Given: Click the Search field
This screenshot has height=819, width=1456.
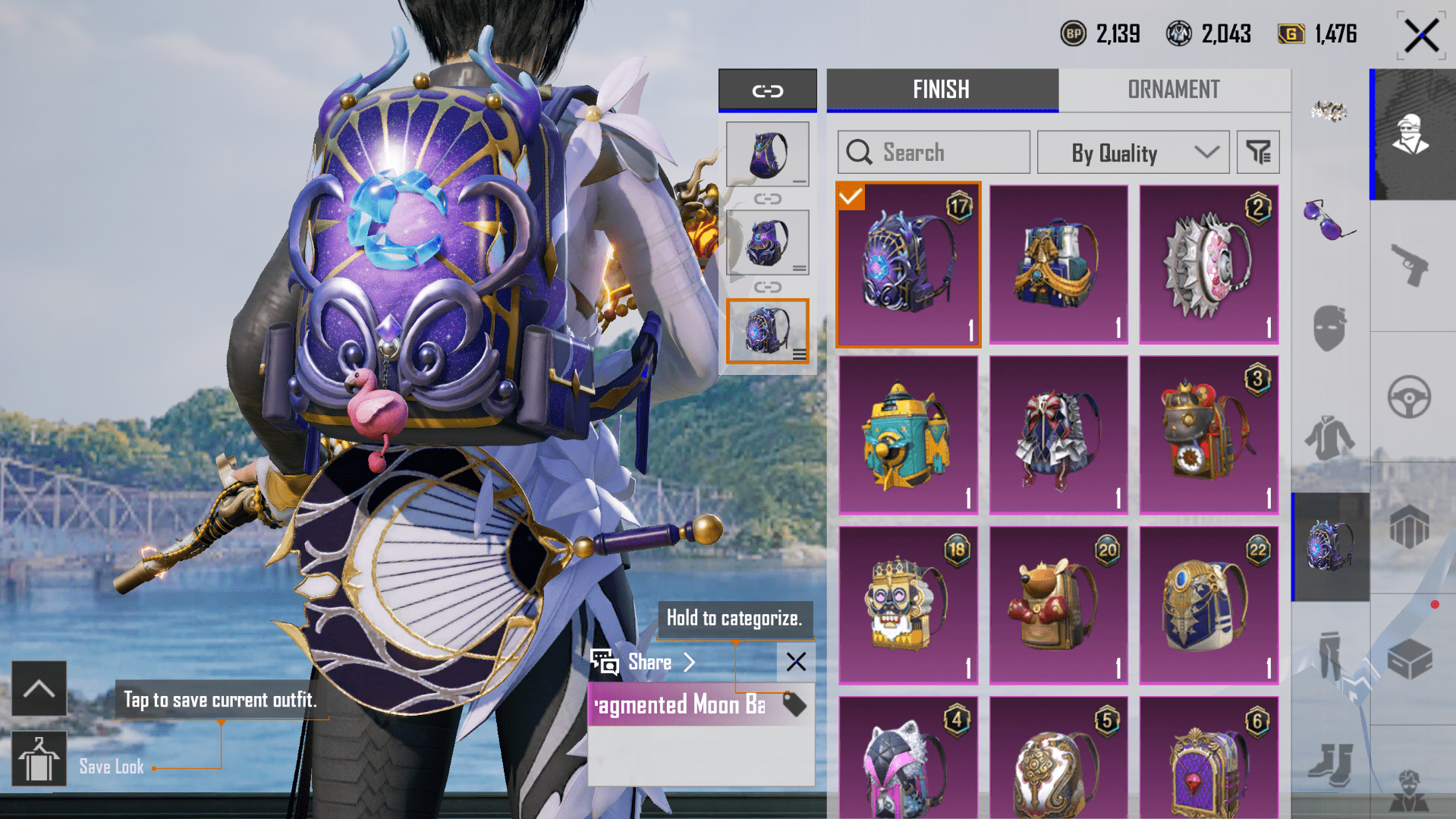Looking at the screenshot, I should tap(933, 153).
